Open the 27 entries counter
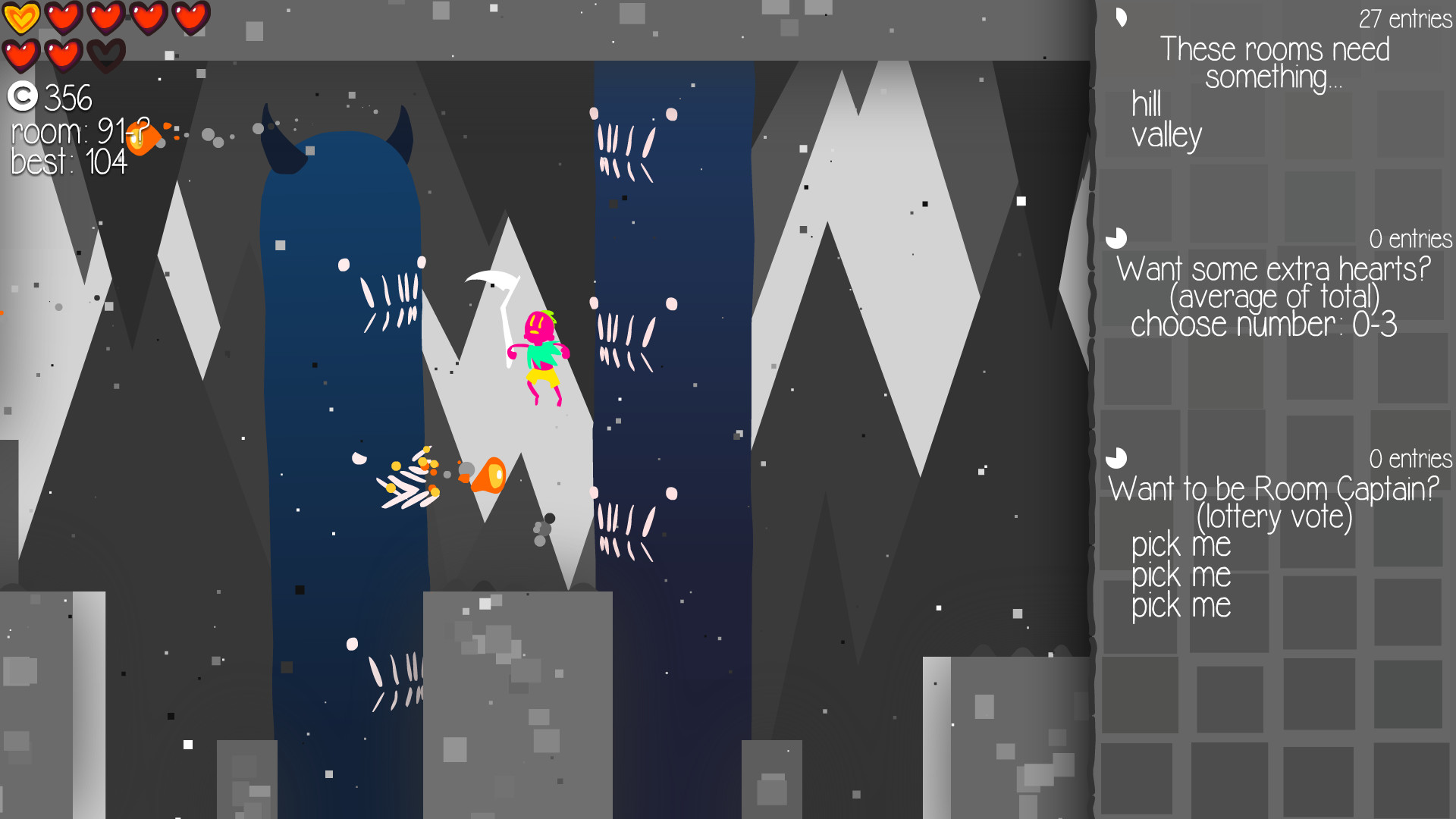 pos(1404,17)
